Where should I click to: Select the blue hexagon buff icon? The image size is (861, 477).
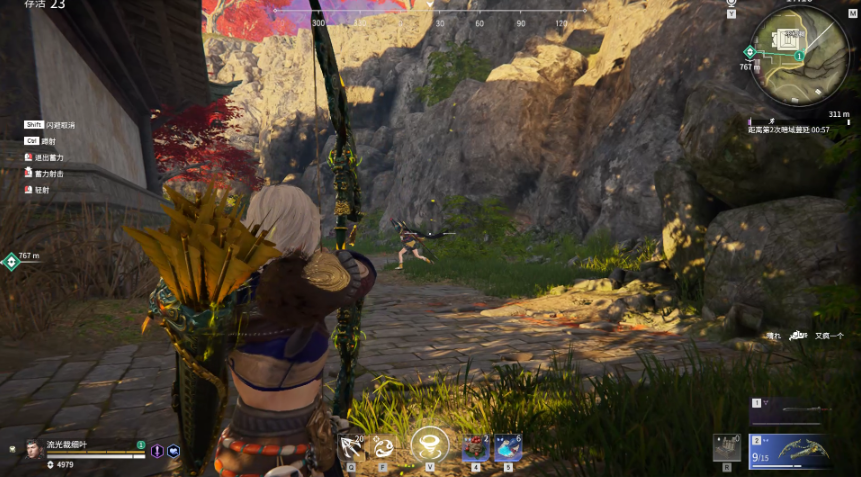(173, 452)
